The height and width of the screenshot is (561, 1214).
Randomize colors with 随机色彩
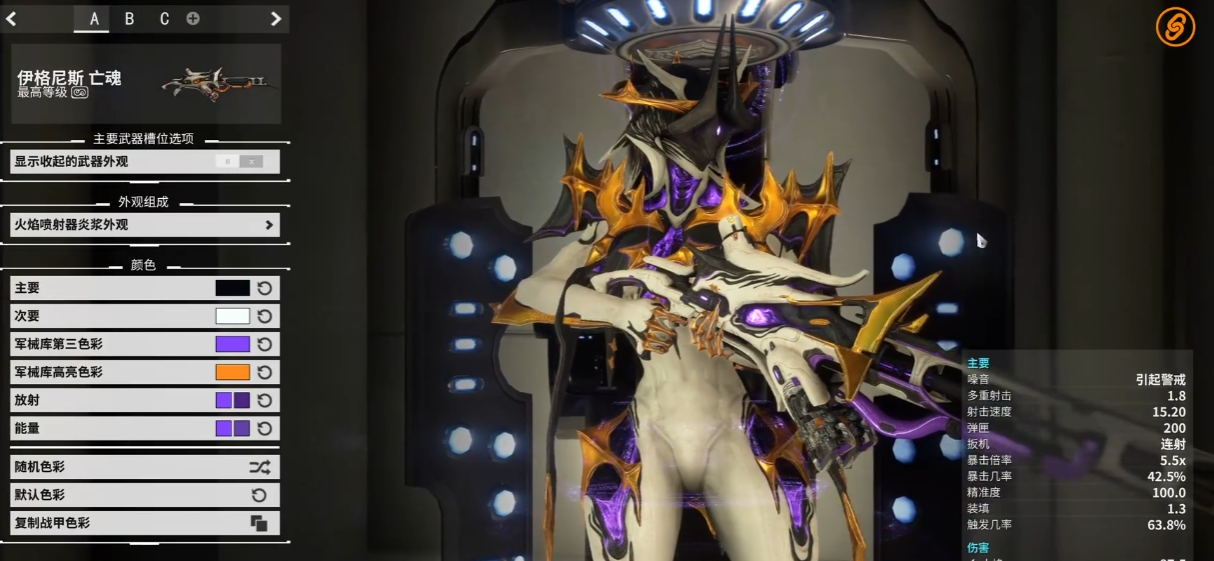(145, 467)
